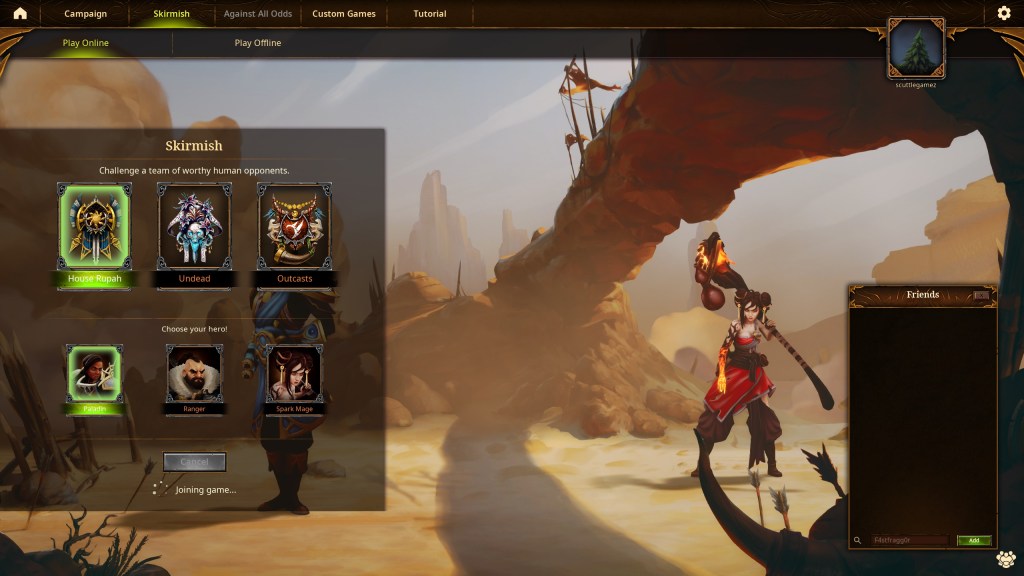Select the Ranger hero portrait

click(x=194, y=373)
